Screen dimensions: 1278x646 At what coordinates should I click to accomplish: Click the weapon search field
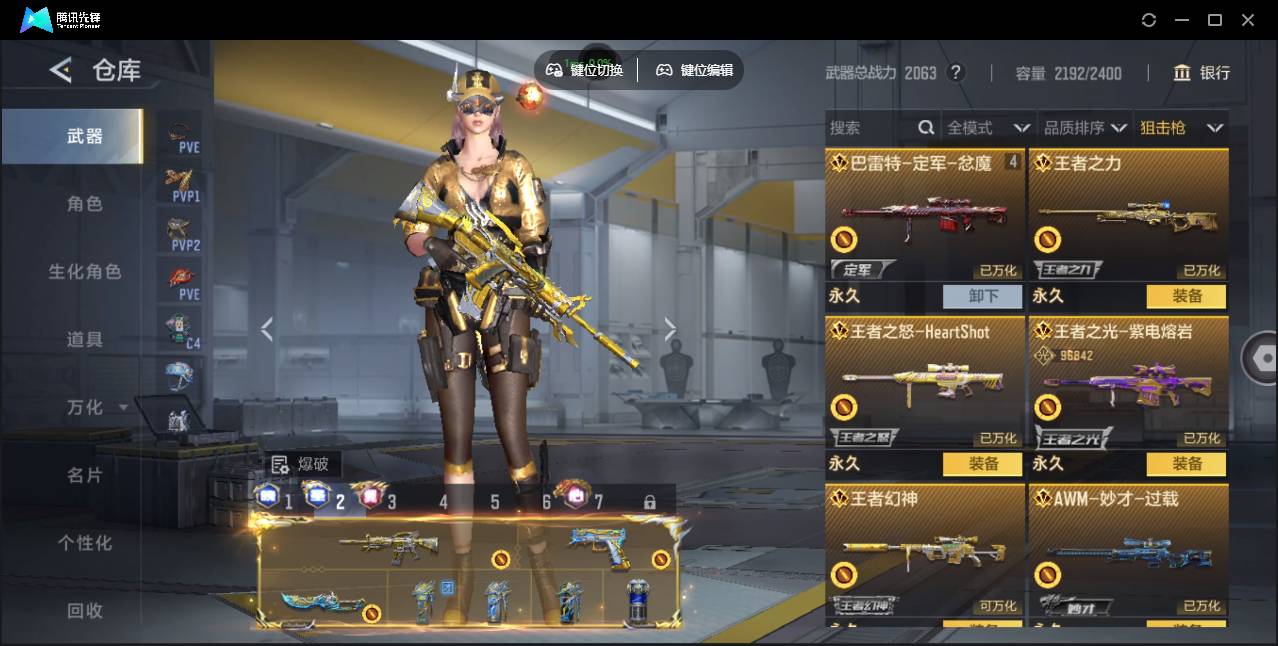click(872, 128)
